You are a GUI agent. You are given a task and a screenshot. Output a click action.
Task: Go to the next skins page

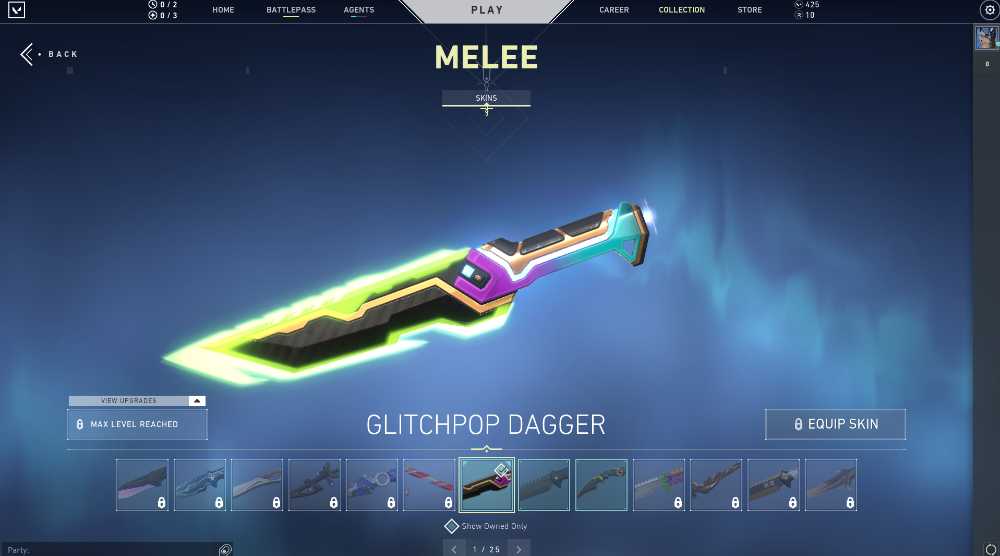pos(518,548)
